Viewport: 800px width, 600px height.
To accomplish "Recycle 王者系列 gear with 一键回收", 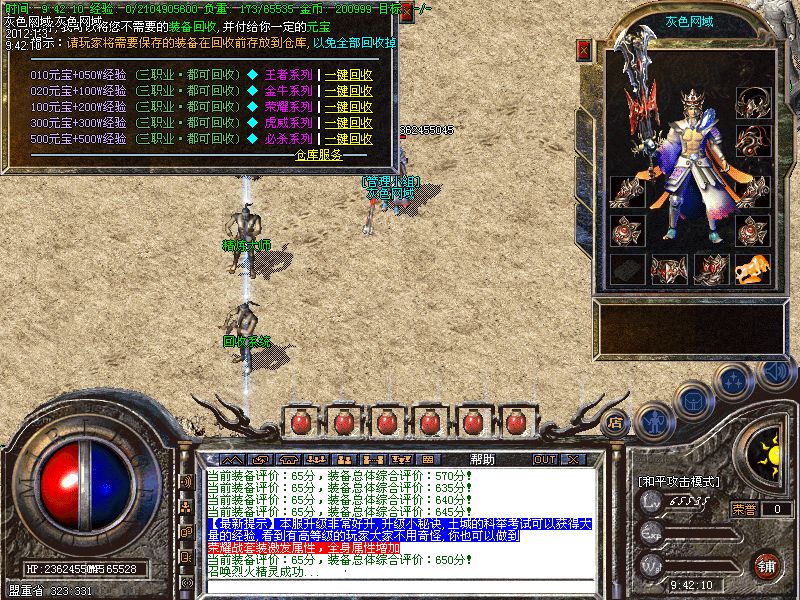I will (348, 75).
